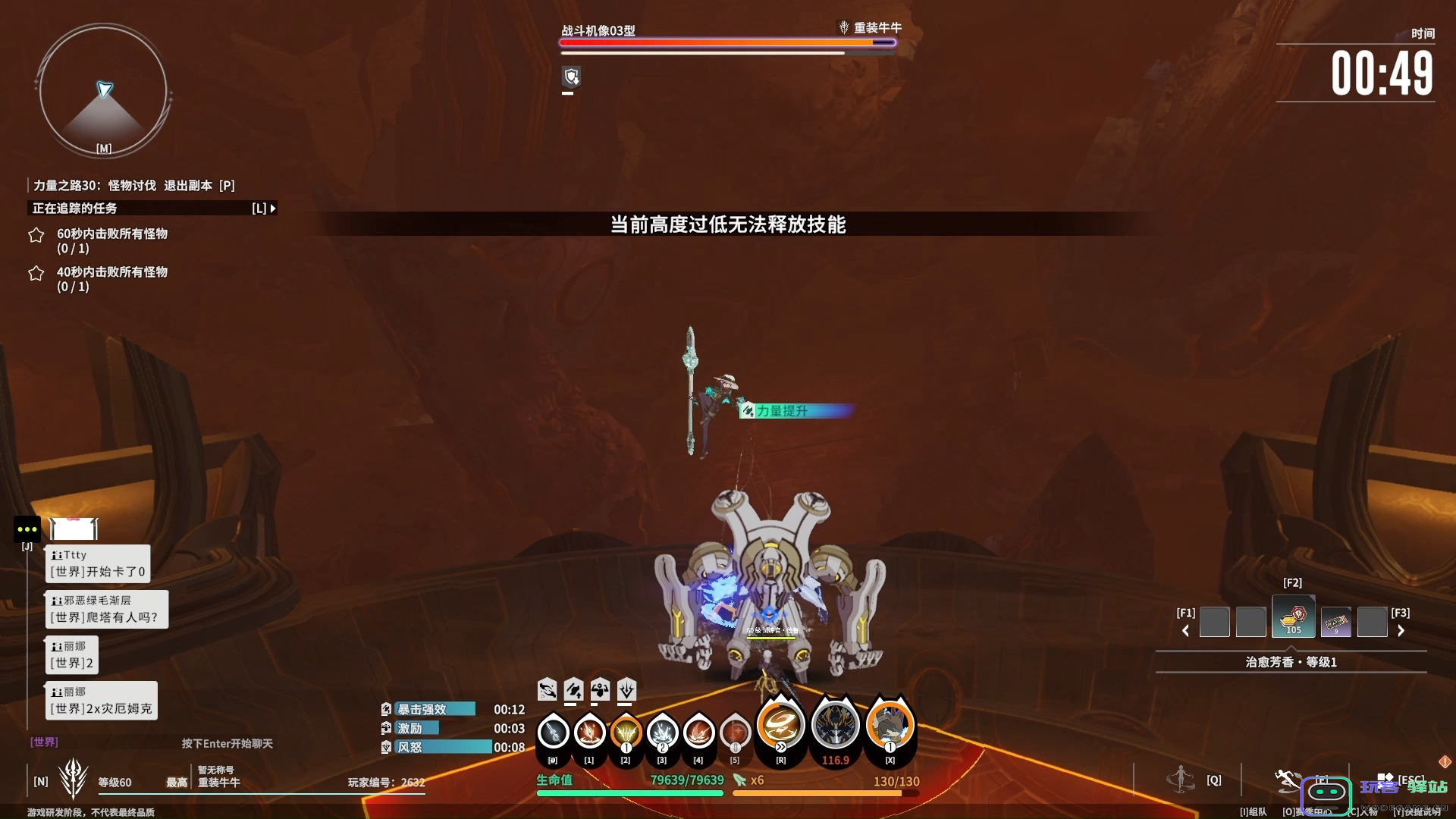Activate the level-2 skill in slot [3]

coord(662,732)
